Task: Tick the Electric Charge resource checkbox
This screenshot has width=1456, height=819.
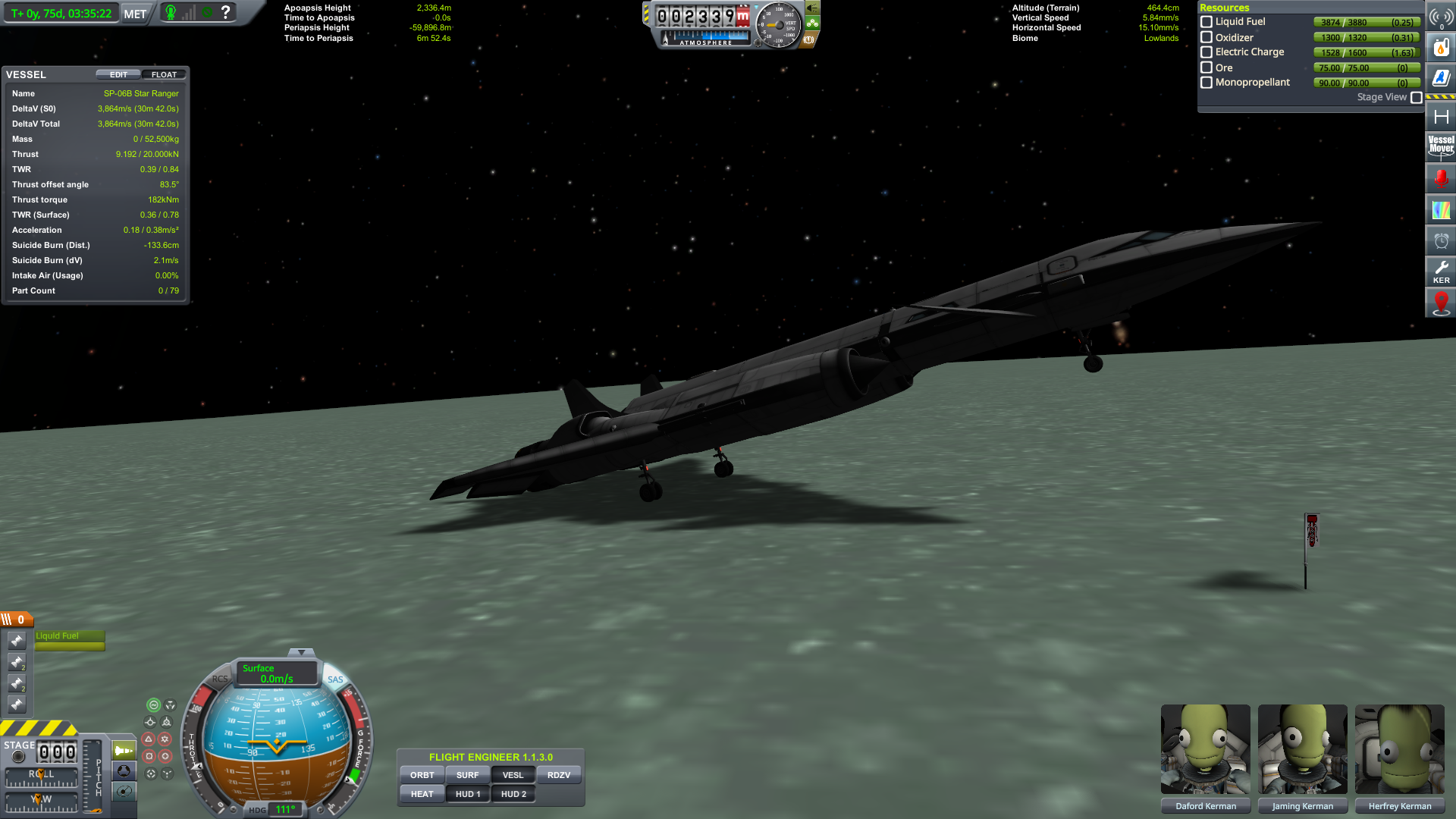Action: [1207, 52]
